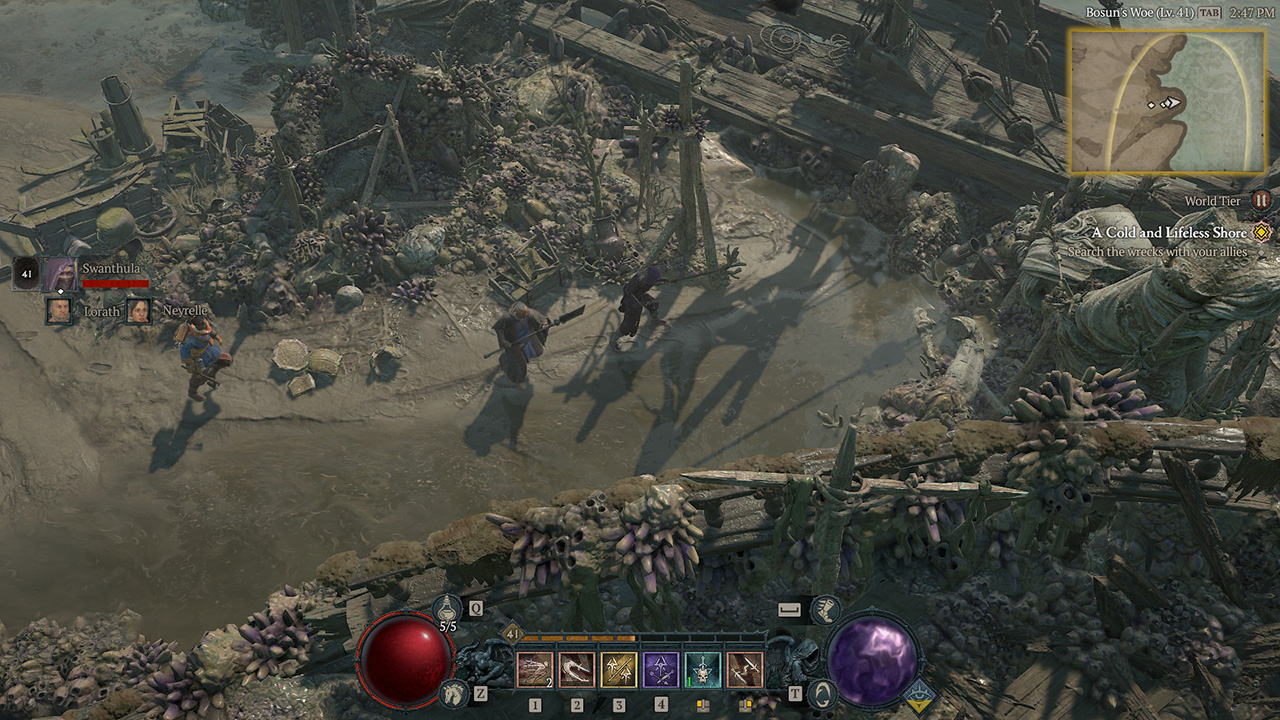Viewport: 1280px width, 720px height.
Task: Click Swanthula's hooded portrait
Action: coord(59,273)
